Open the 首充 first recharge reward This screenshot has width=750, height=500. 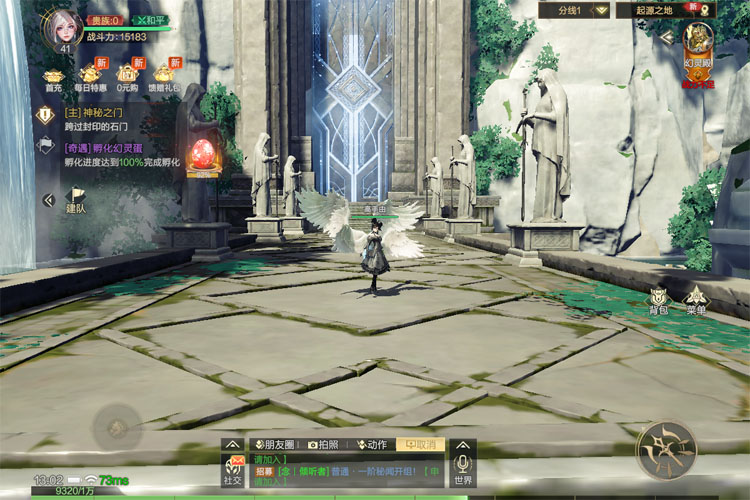53,76
